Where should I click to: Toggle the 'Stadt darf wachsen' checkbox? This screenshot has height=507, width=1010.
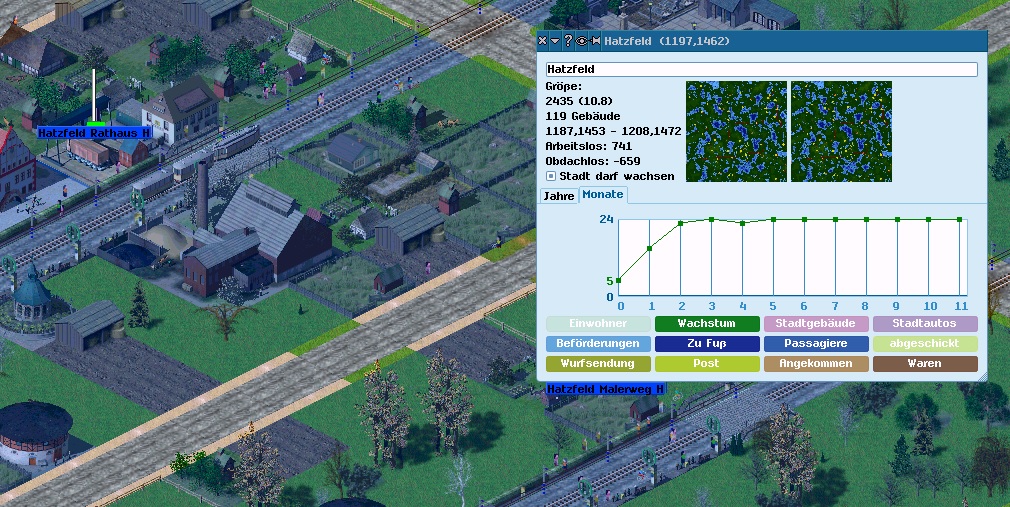pyautogui.click(x=551, y=176)
